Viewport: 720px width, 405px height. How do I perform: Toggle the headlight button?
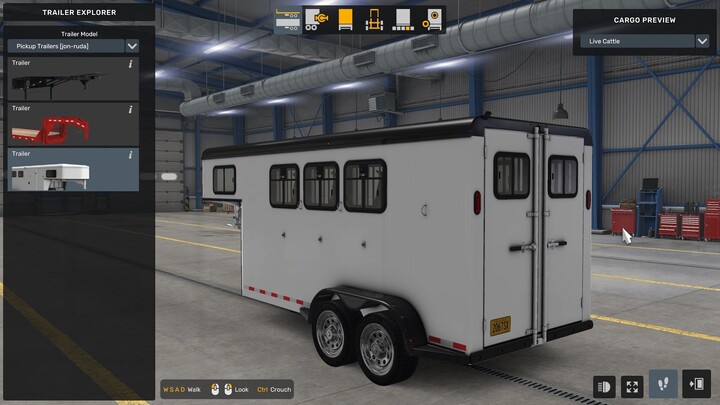point(605,385)
